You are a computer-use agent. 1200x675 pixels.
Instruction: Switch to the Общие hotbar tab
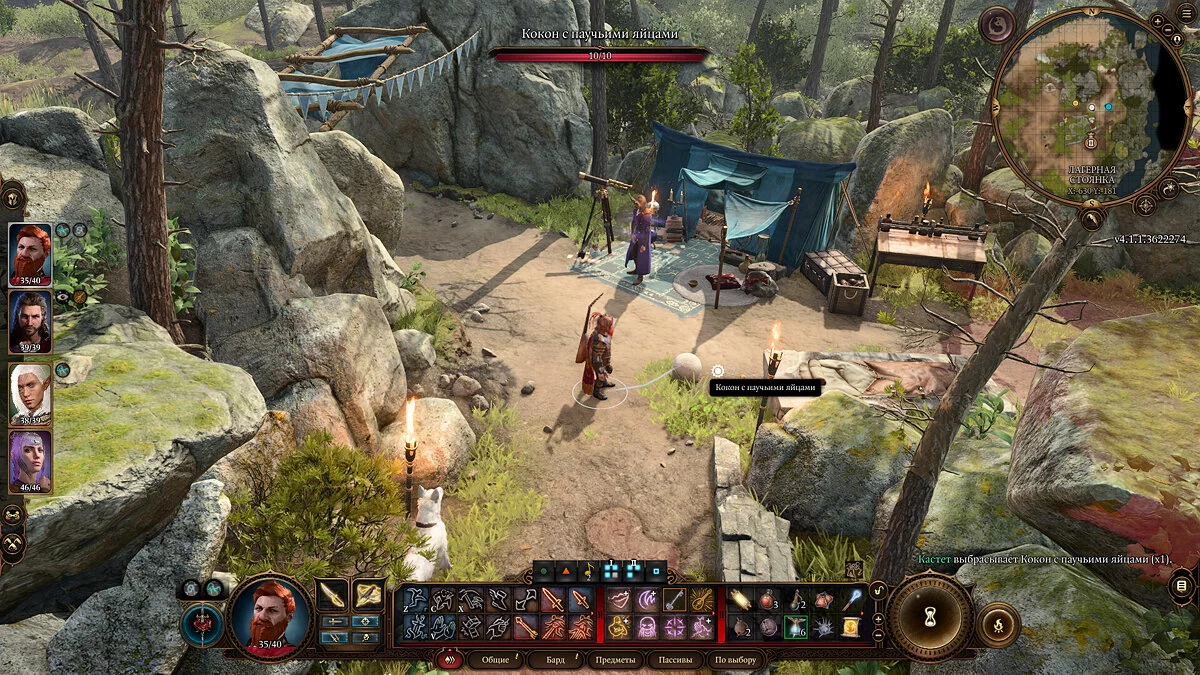(x=494, y=660)
